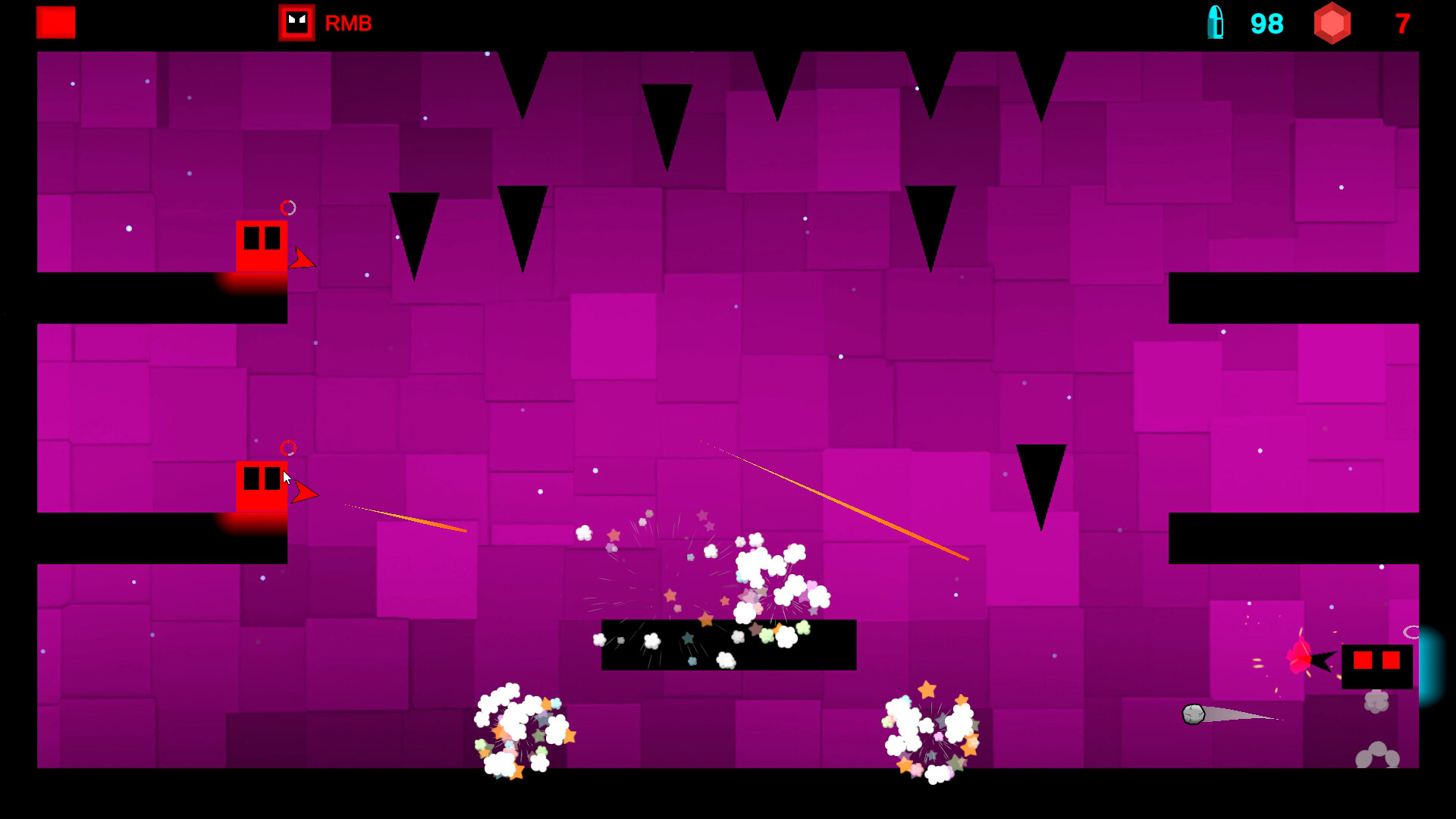Screen dimensions: 1456x819
Task: Toggle the circle marker above the upper enemy
Action: [287, 208]
